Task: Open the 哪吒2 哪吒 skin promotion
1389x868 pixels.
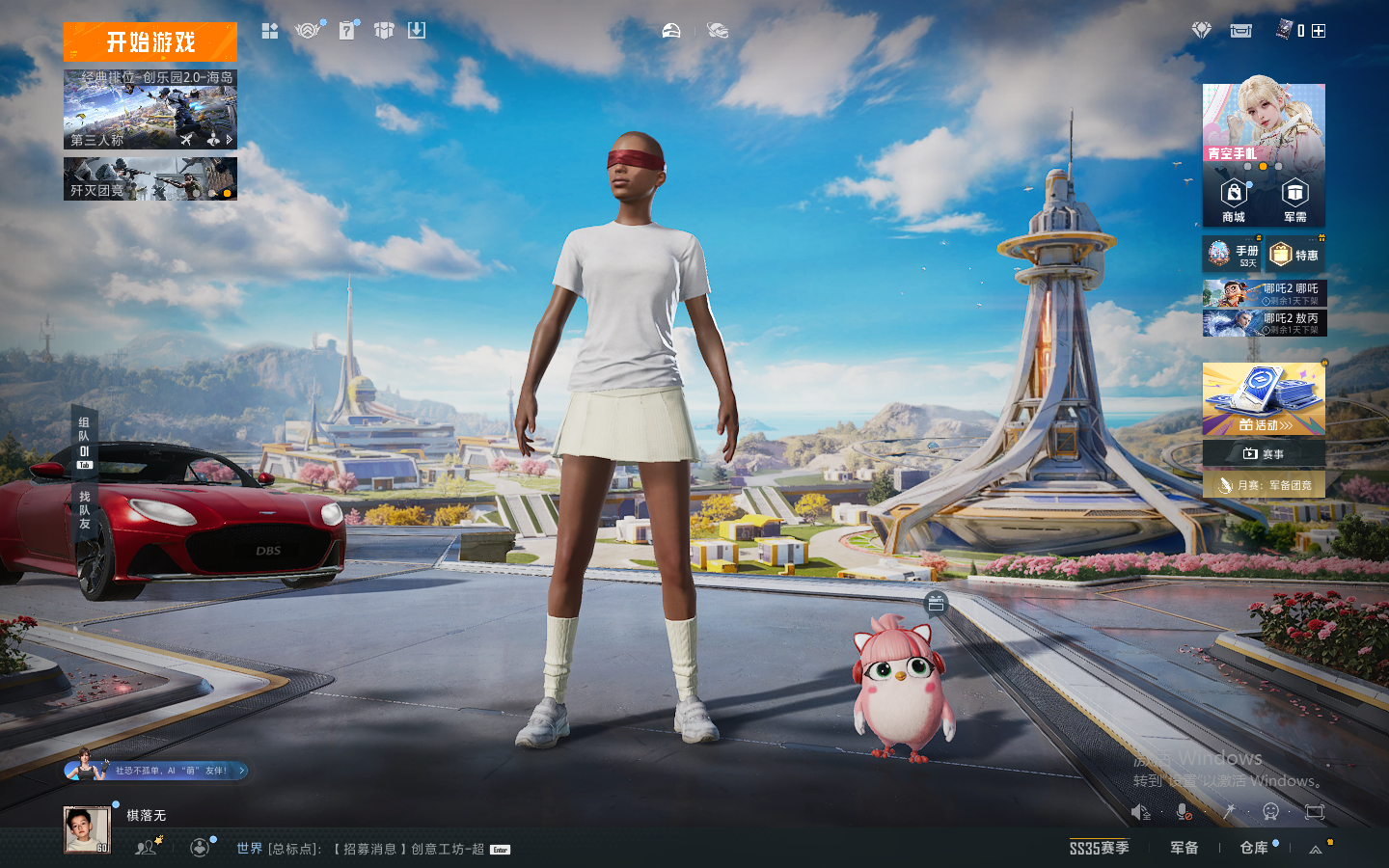Action: click(x=1265, y=293)
